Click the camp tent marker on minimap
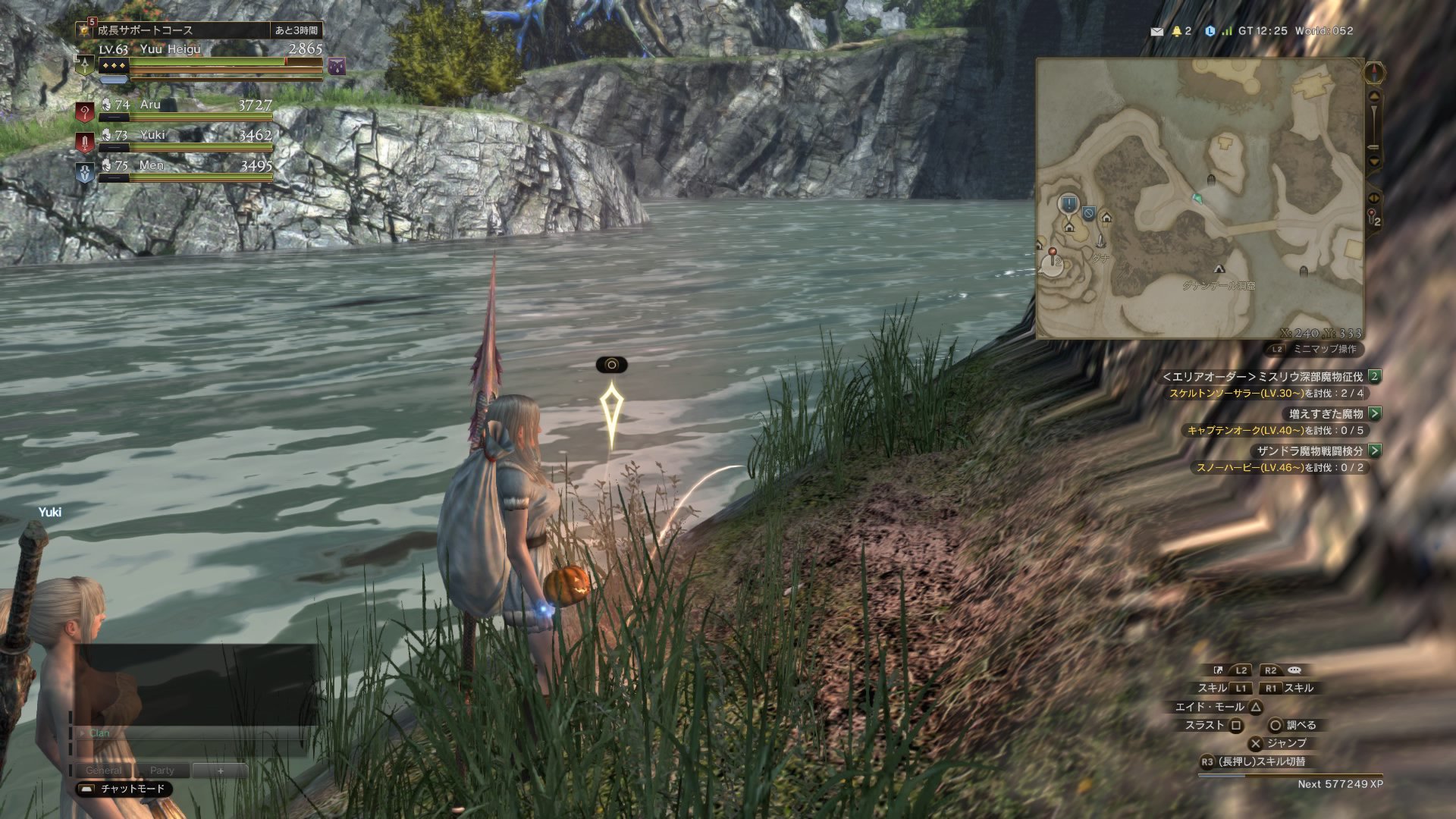The height and width of the screenshot is (819, 1456). [1219, 269]
